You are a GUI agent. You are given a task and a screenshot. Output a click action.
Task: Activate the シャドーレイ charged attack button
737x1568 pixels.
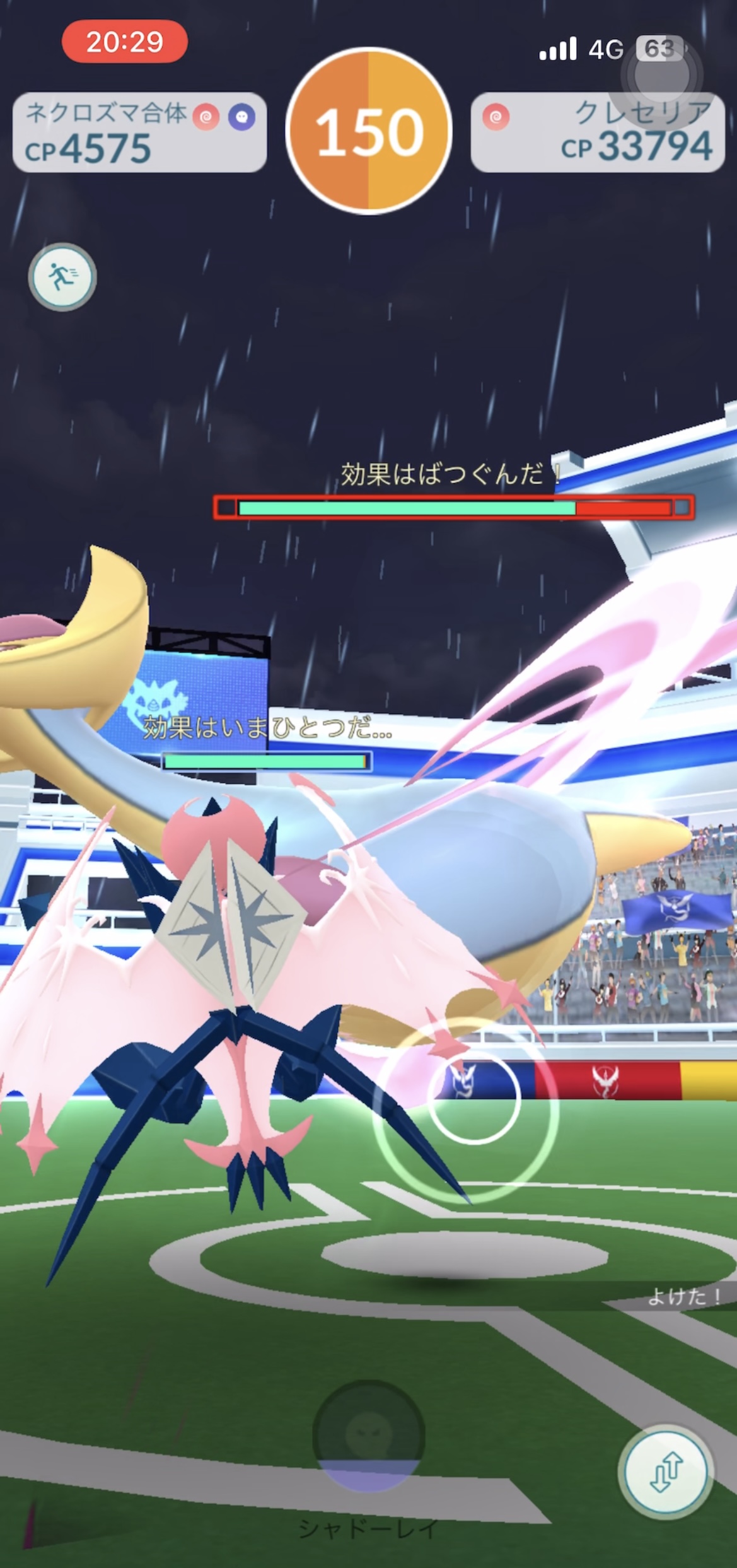(x=369, y=1437)
